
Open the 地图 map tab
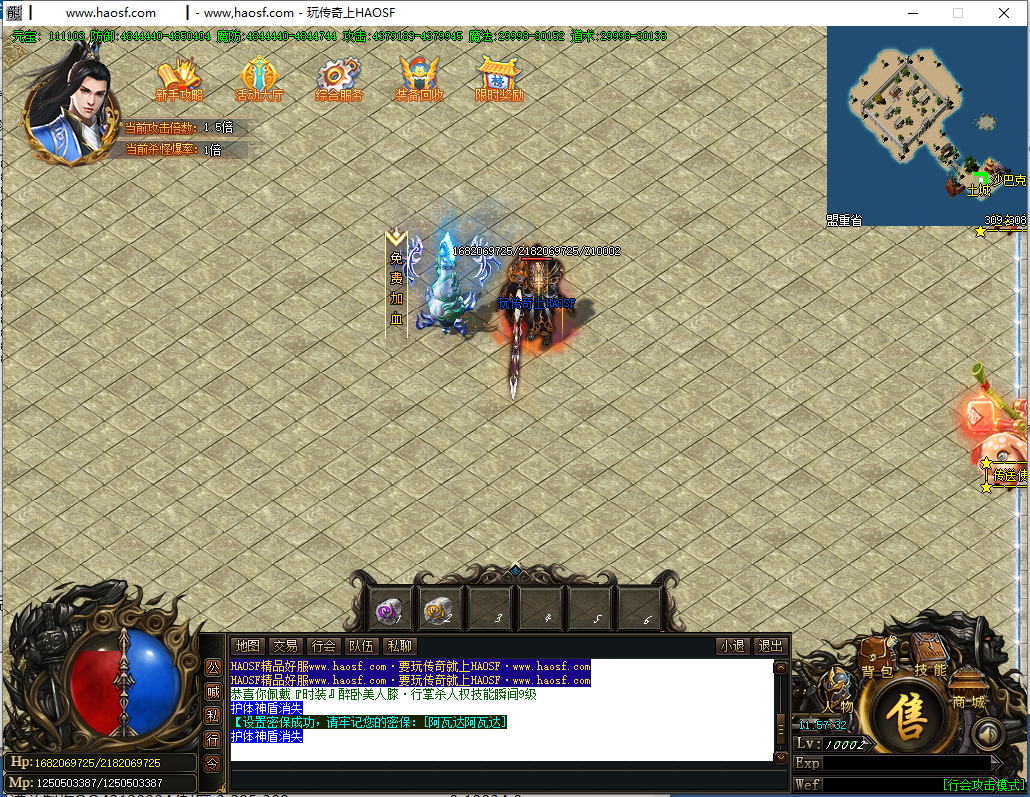pos(247,646)
